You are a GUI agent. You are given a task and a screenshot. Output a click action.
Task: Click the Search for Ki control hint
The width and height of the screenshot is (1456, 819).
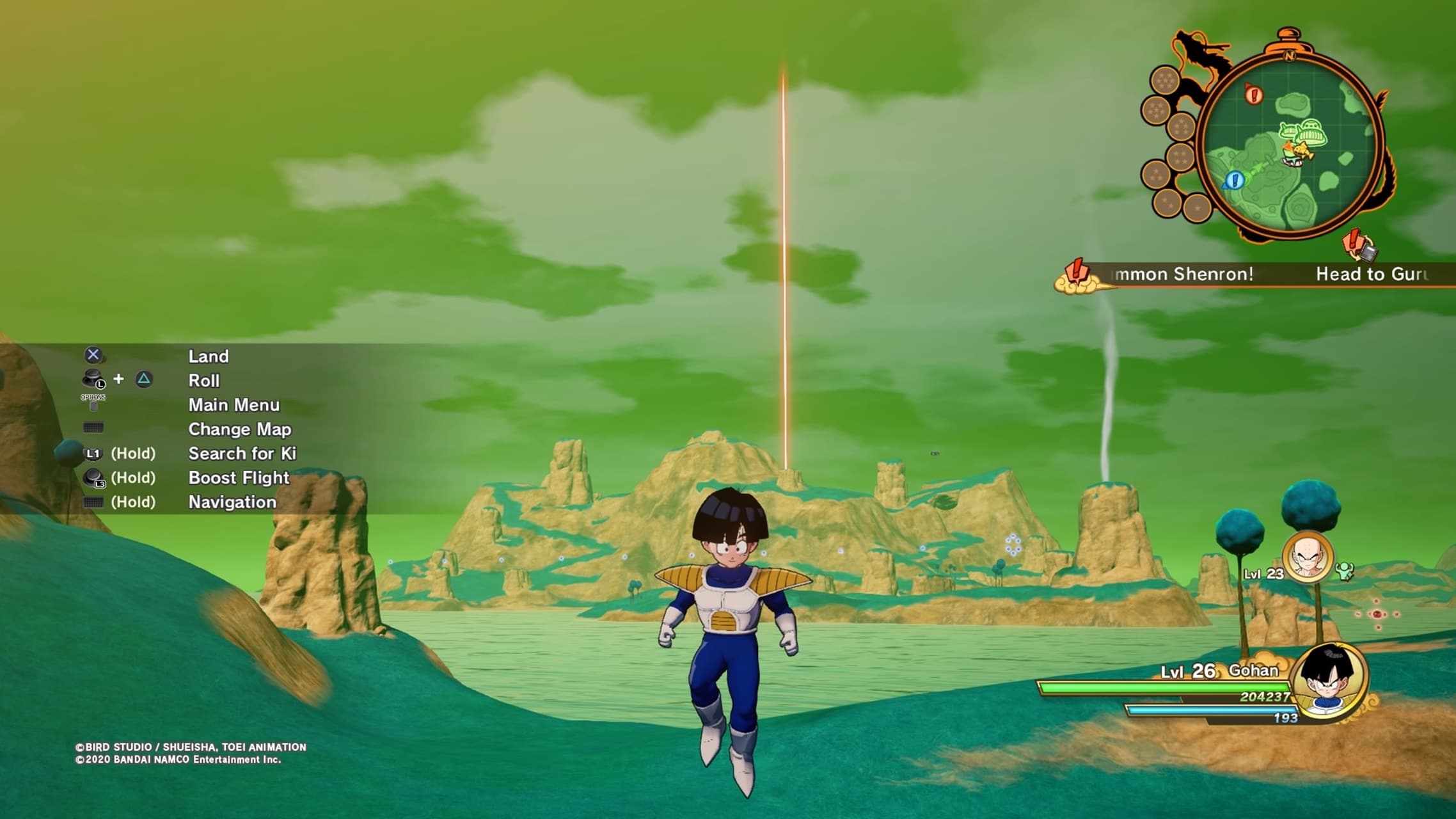point(242,454)
